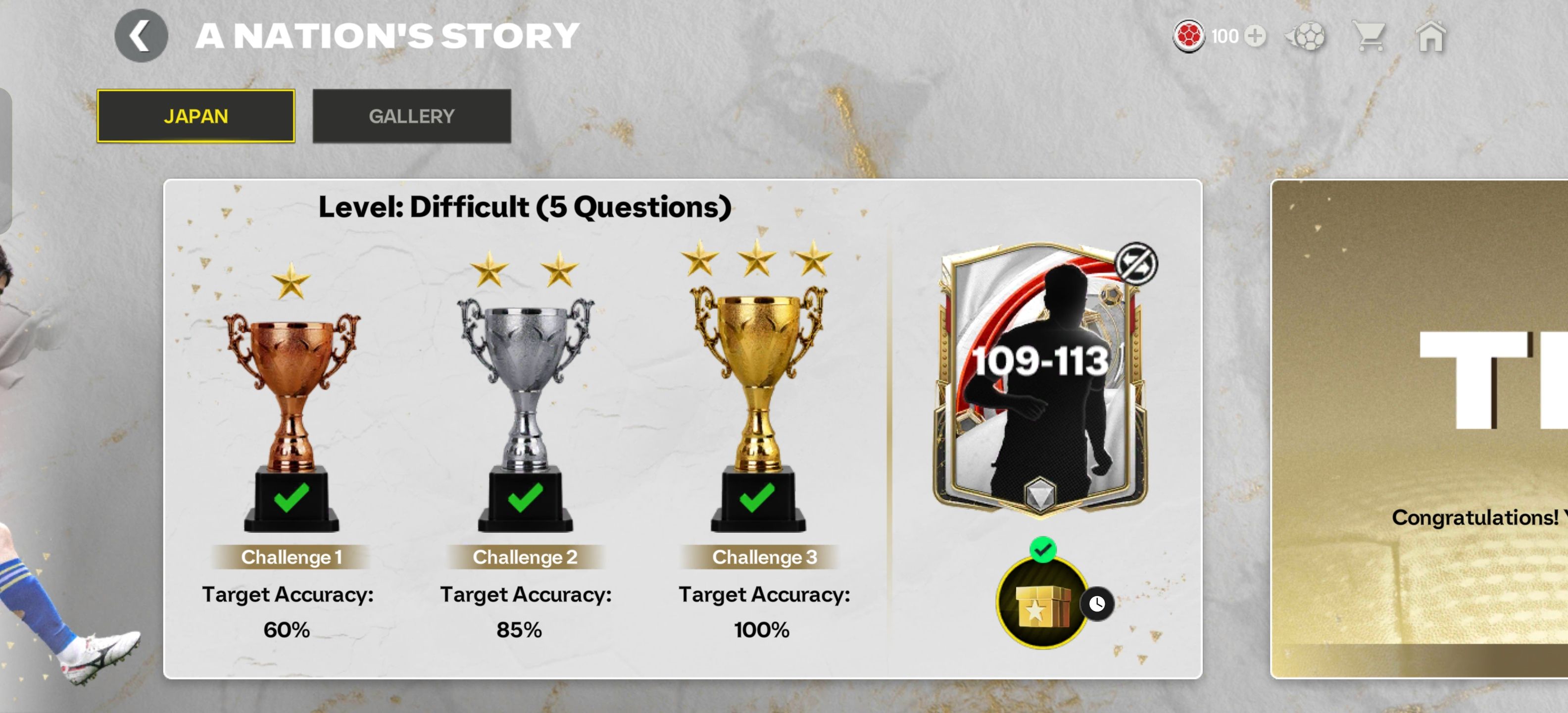Screen dimensions: 1568x713
Task: Add more red gems with plus button
Action: [1255, 36]
